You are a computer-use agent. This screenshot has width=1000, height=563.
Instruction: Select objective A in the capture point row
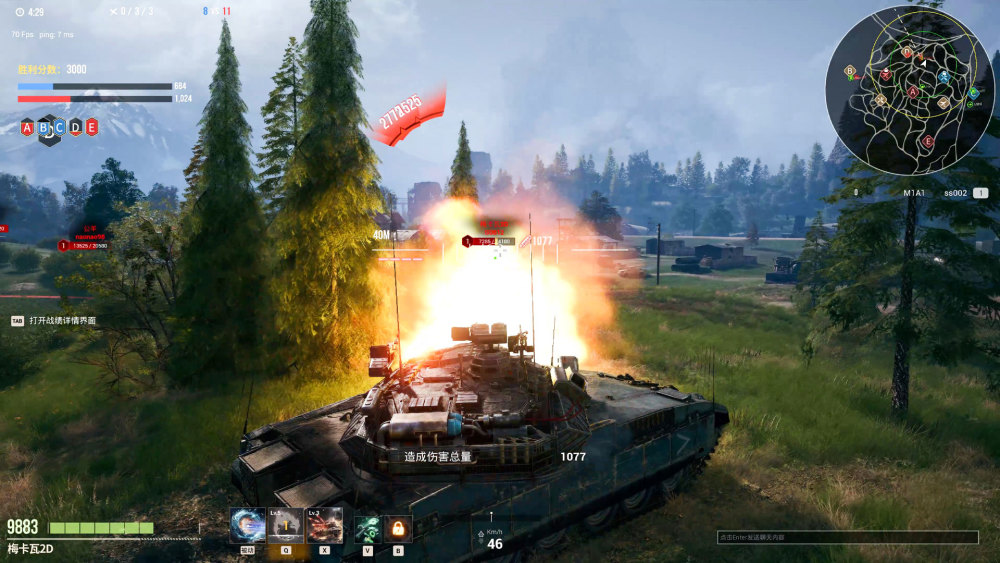coord(27,127)
